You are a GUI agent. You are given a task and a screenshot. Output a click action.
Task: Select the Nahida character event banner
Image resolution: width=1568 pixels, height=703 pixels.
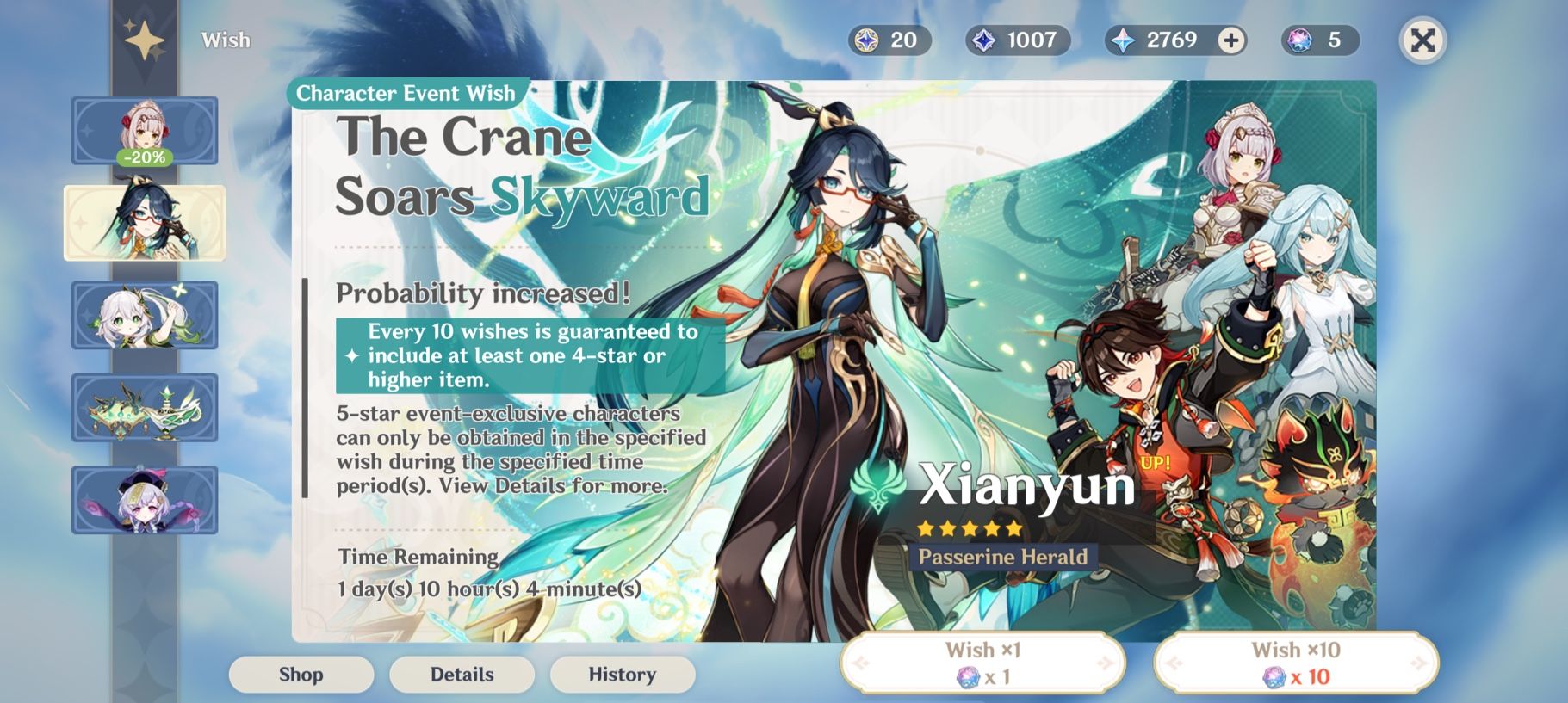145,316
